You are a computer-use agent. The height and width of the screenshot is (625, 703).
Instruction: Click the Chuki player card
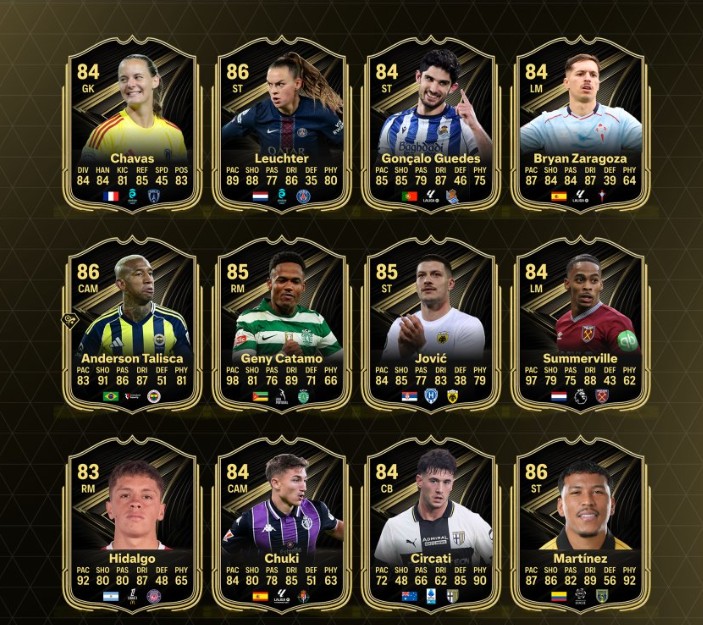point(283,522)
